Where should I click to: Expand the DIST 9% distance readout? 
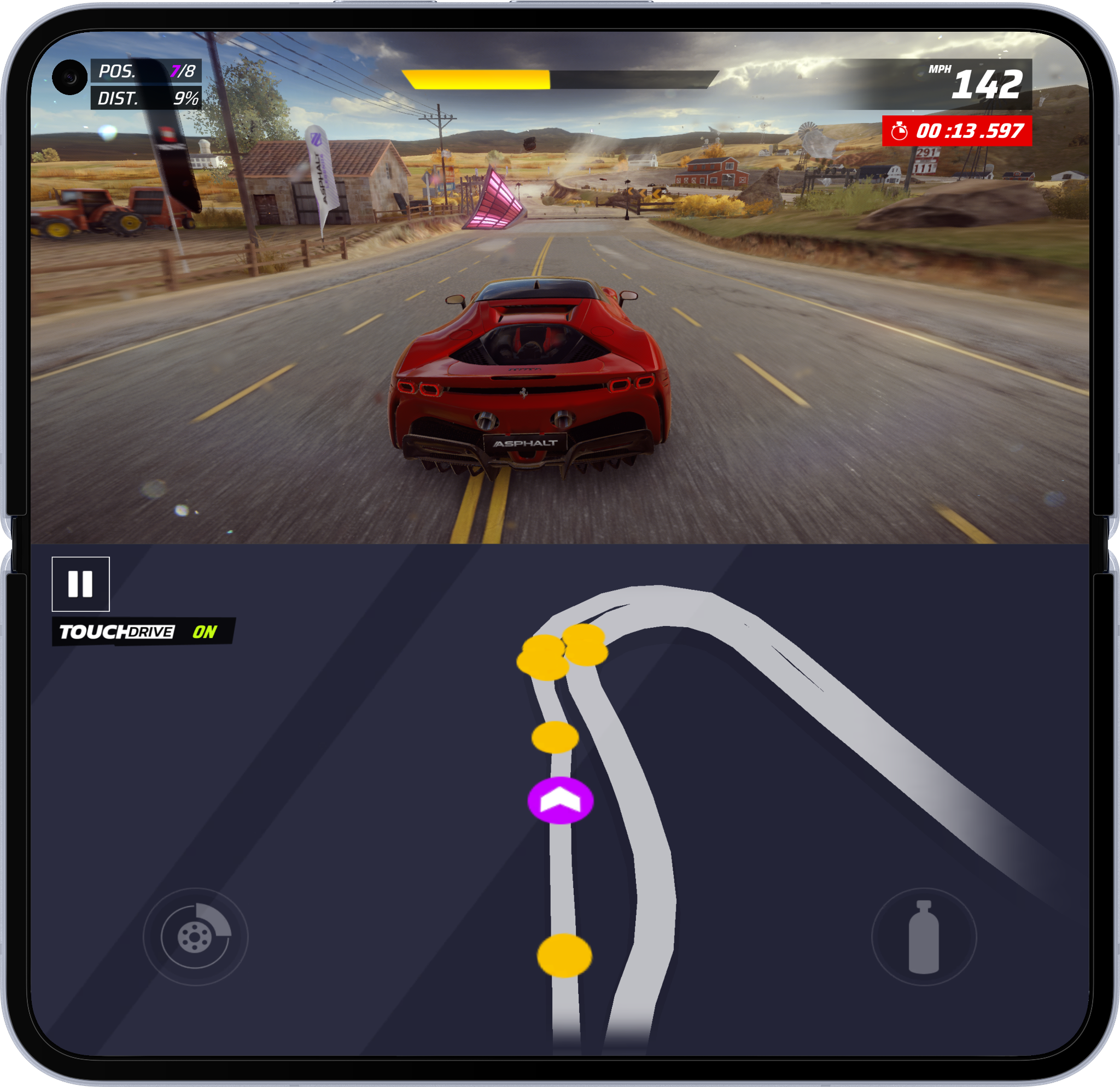[x=145, y=99]
